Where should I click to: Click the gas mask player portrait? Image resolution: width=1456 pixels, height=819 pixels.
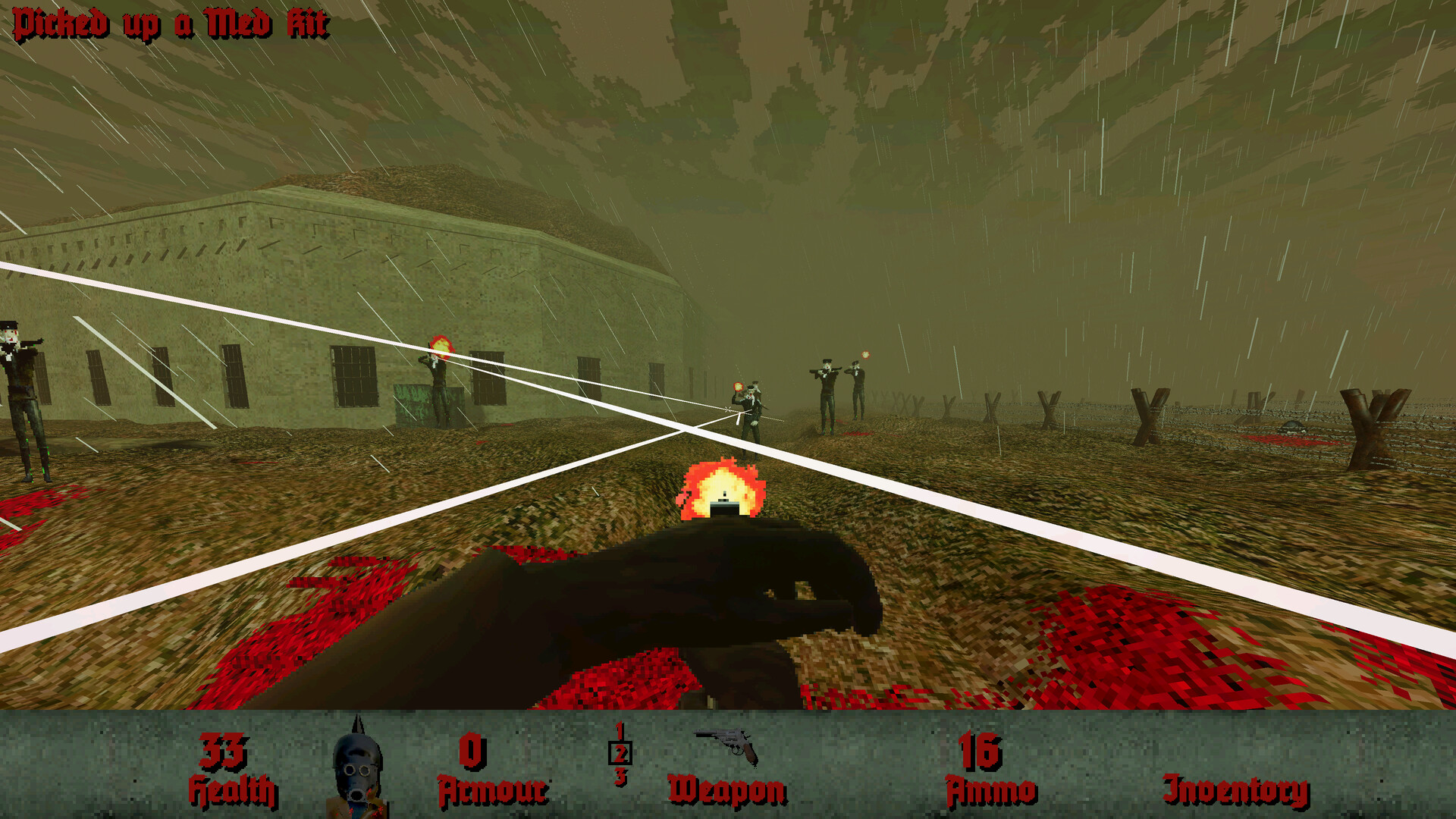[x=356, y=766]
